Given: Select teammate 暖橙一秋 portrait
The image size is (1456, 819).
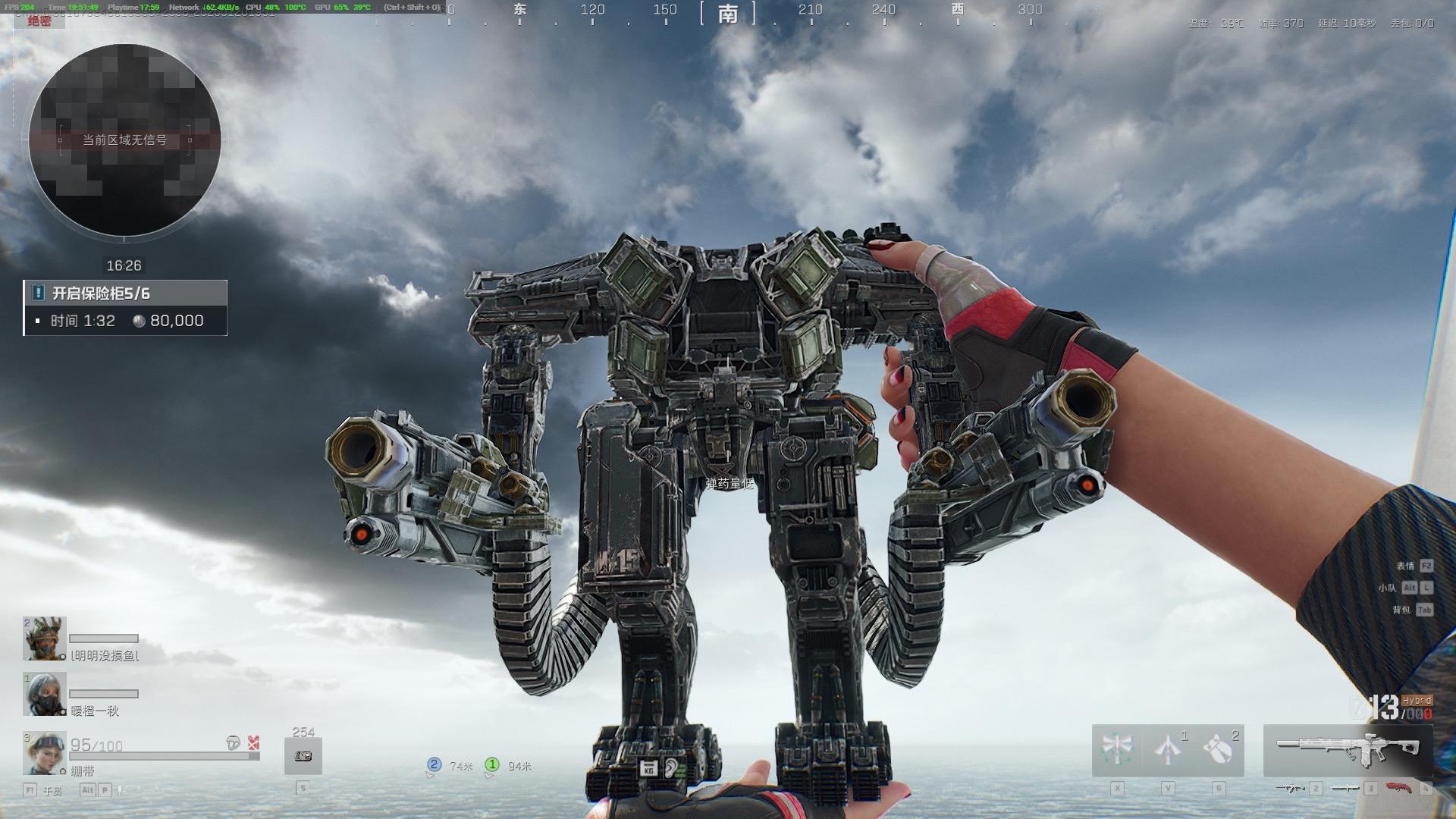Looking at the screenshot, I should 45,694.
